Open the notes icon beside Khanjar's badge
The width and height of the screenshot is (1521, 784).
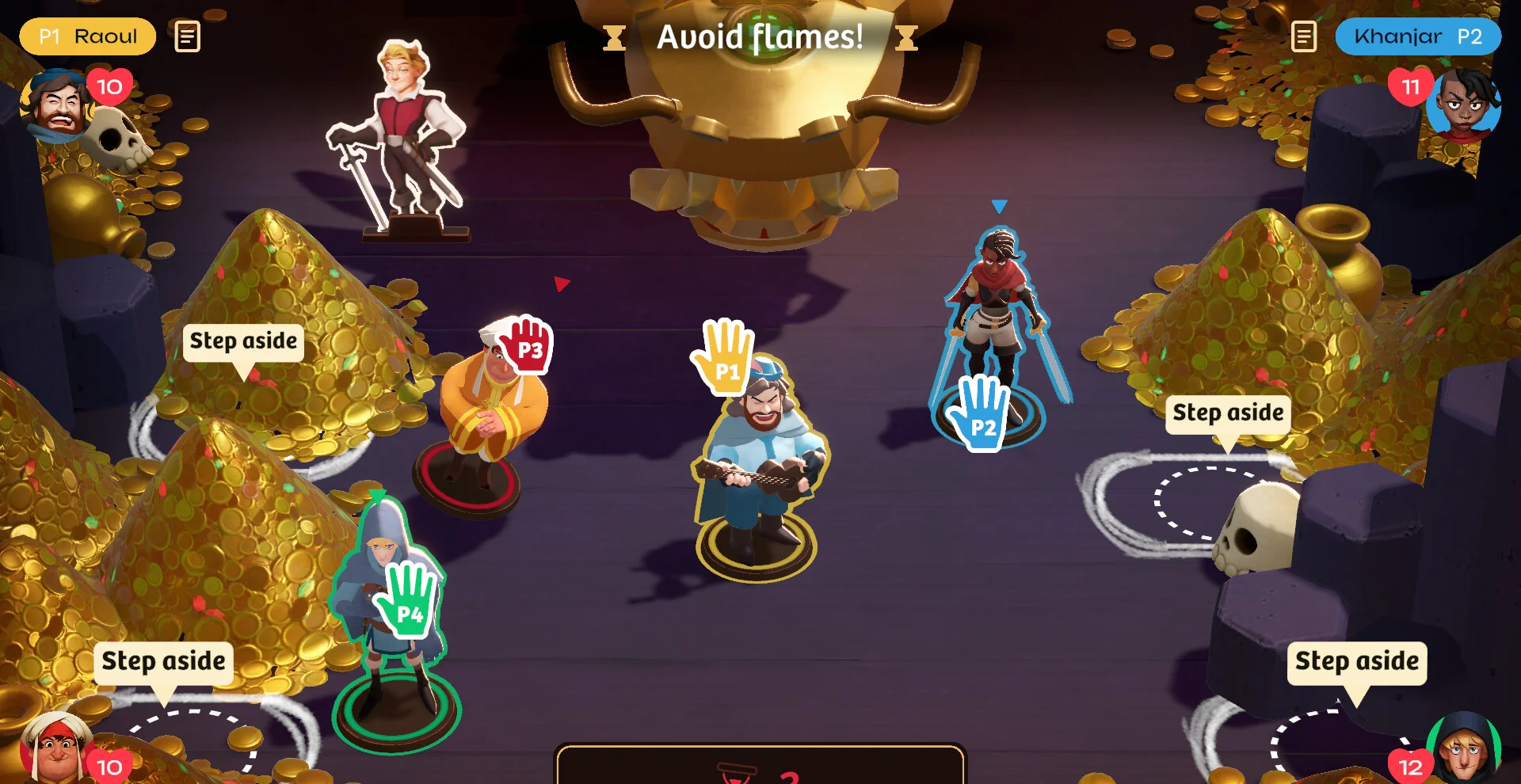(x=1303, y=36)
